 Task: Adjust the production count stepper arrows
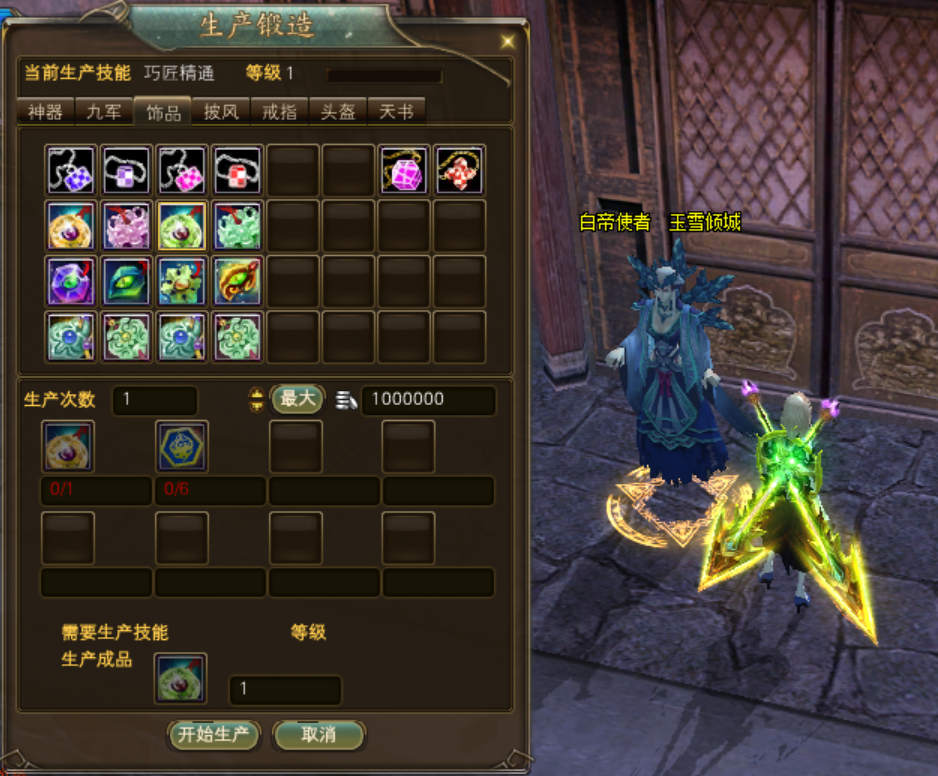tap(257, 400)
